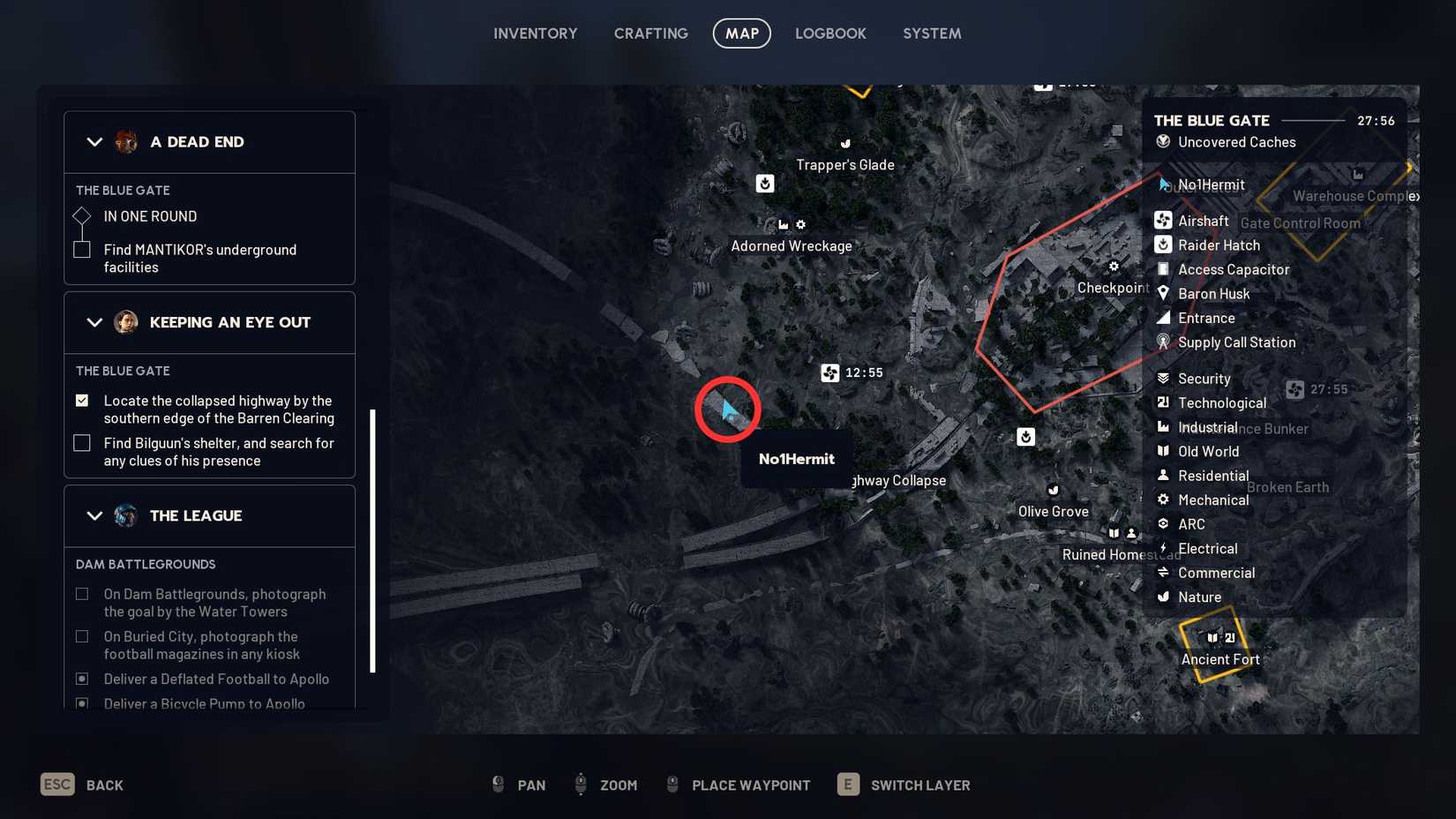Select the Baron Husk marker icon
The height and width of the screenshot is (819, 1456).
(1163, 293)
